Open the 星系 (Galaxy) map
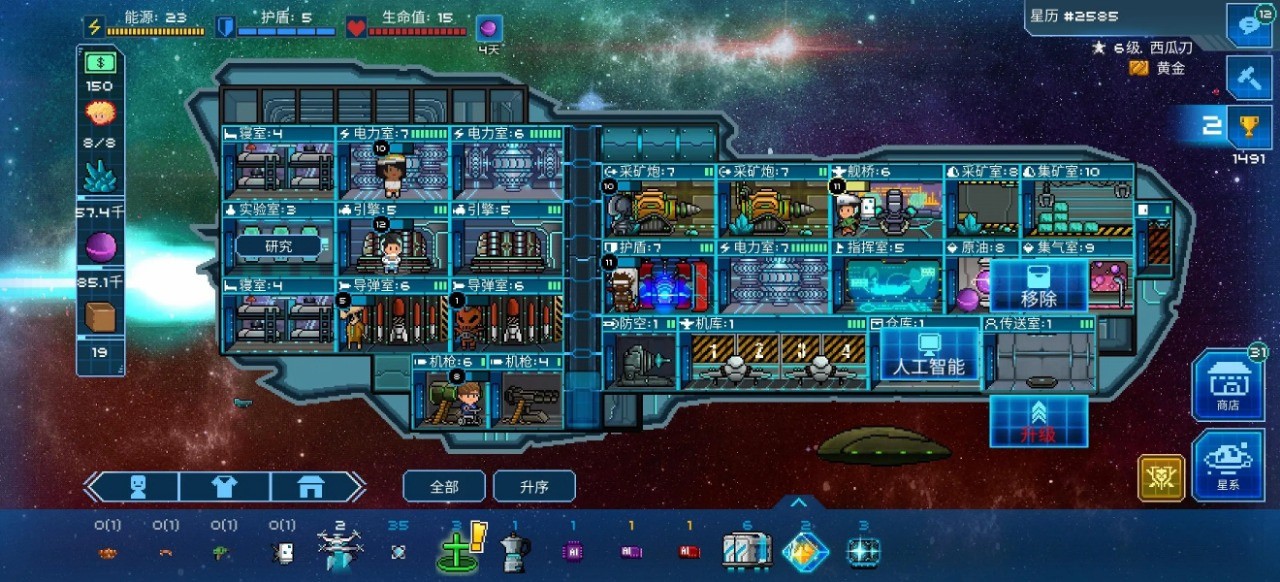This screenshot has width=1280, height=582. tap(1227, 465)
